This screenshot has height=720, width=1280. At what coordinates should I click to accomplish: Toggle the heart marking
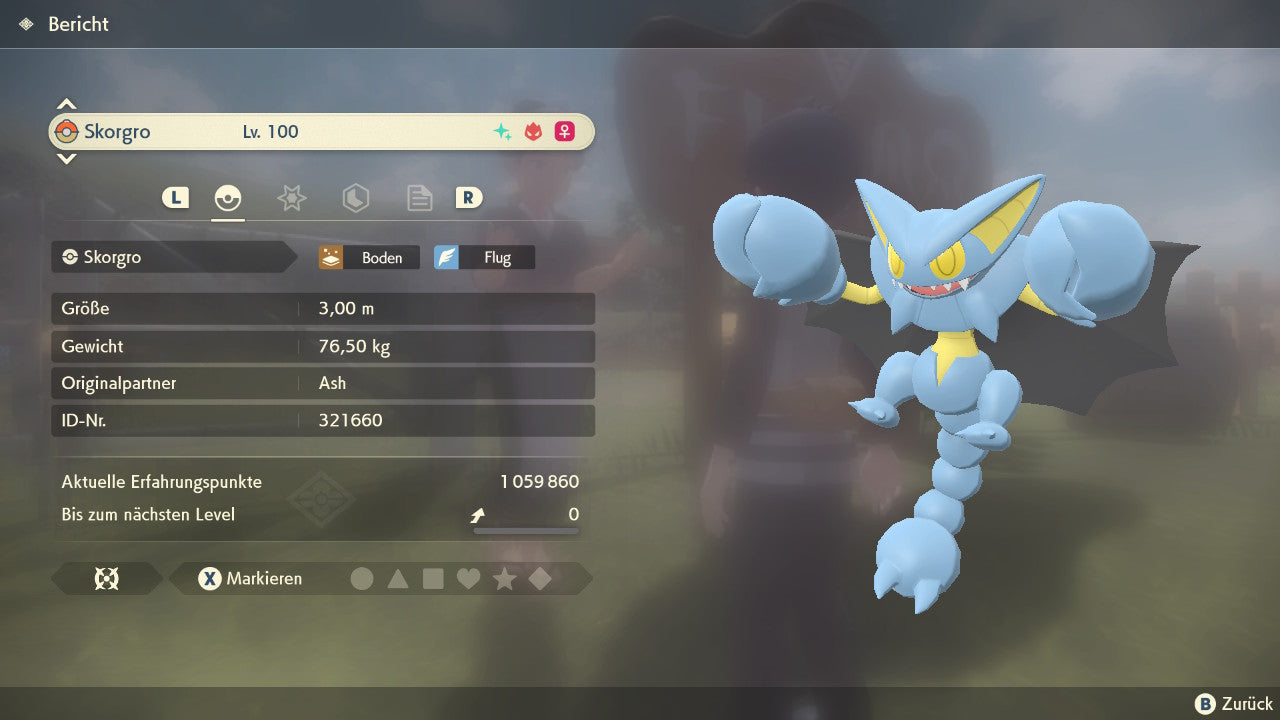point(468,579)
